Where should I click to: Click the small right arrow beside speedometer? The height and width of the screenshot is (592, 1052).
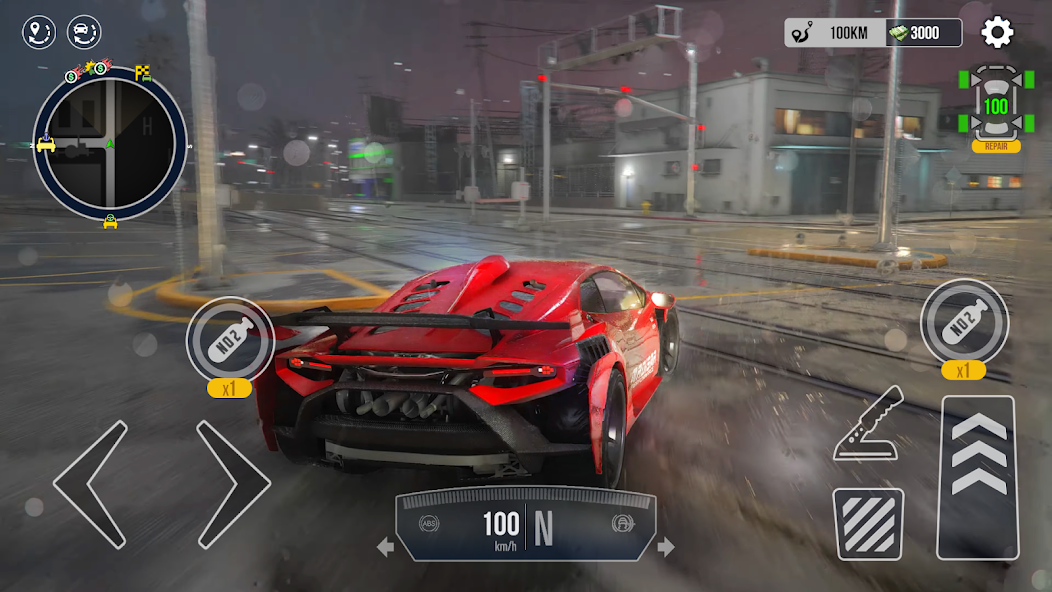pyautogui.click(x=666, y=547)
